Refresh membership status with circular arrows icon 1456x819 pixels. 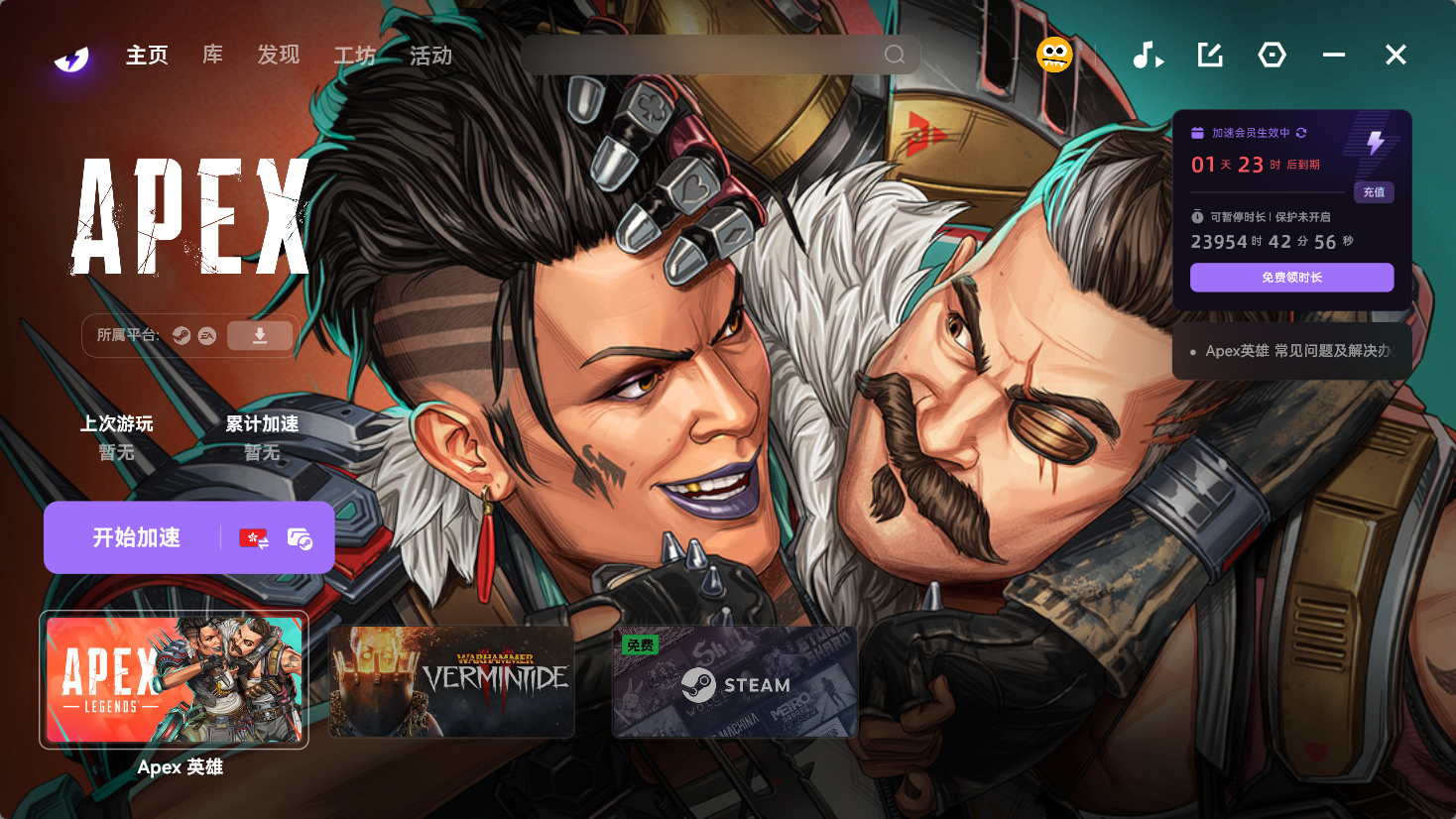(1303, 131)
